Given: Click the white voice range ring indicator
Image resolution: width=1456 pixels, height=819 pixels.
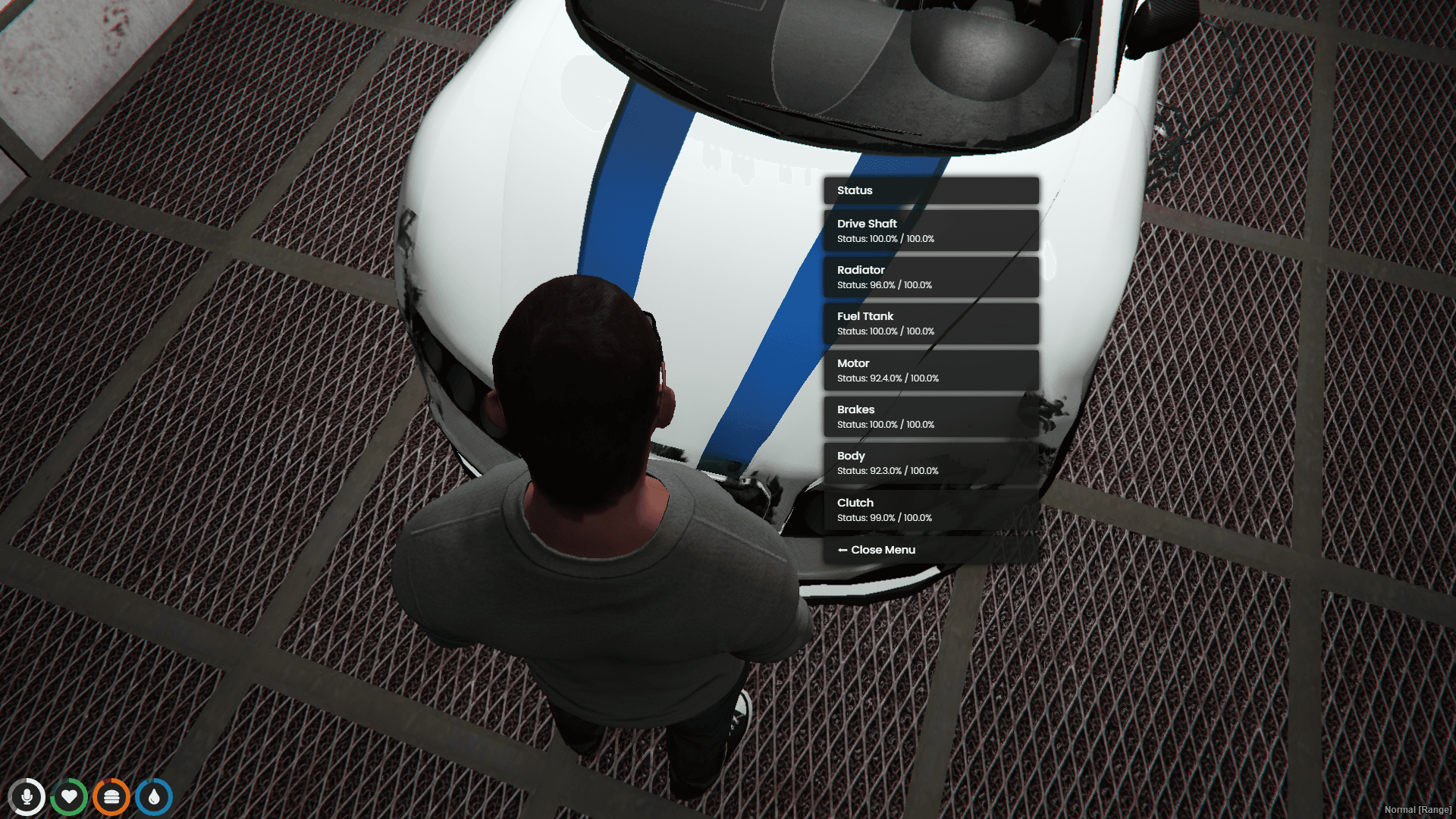Looking at the screenshot, I should coord(28,797).
